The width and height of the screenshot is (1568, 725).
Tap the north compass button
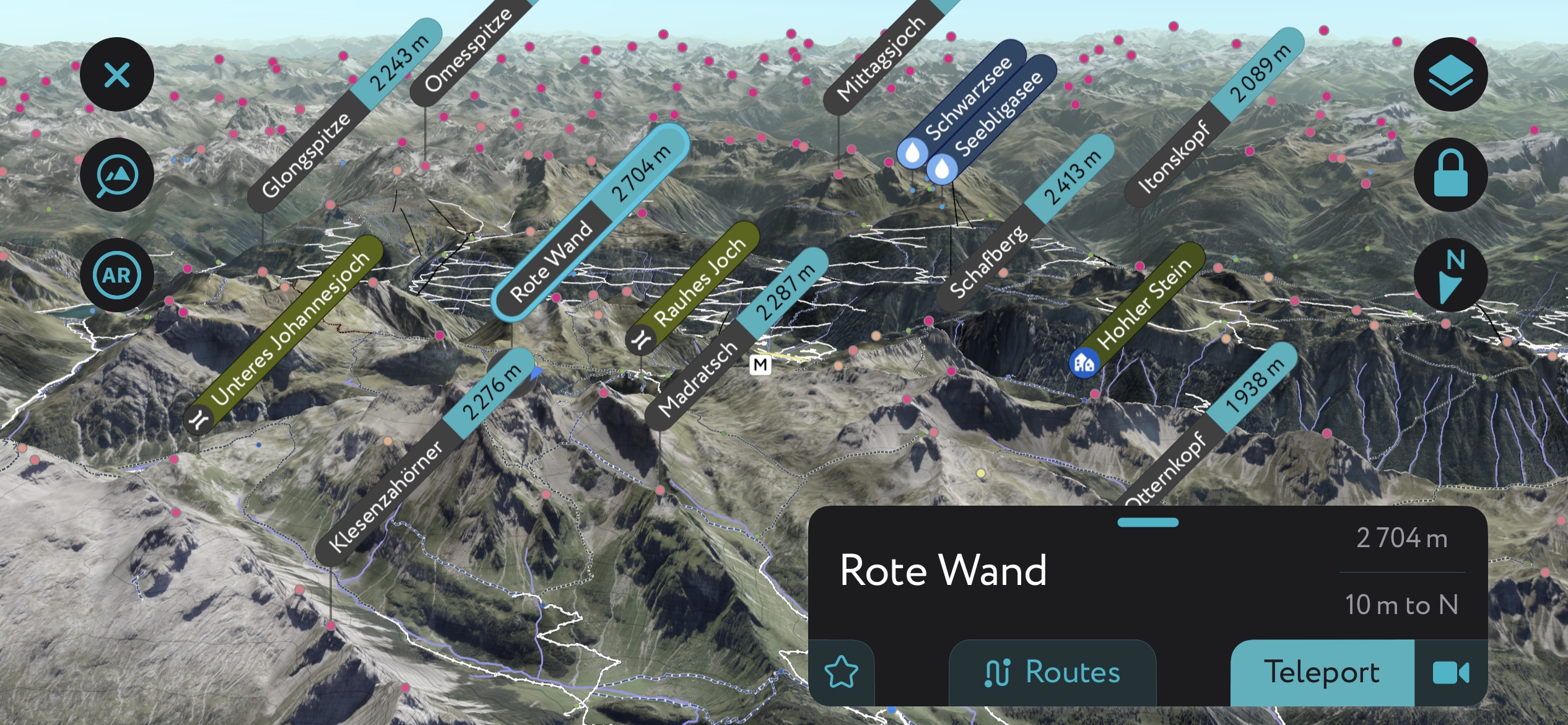click(x=1450, y=275)
